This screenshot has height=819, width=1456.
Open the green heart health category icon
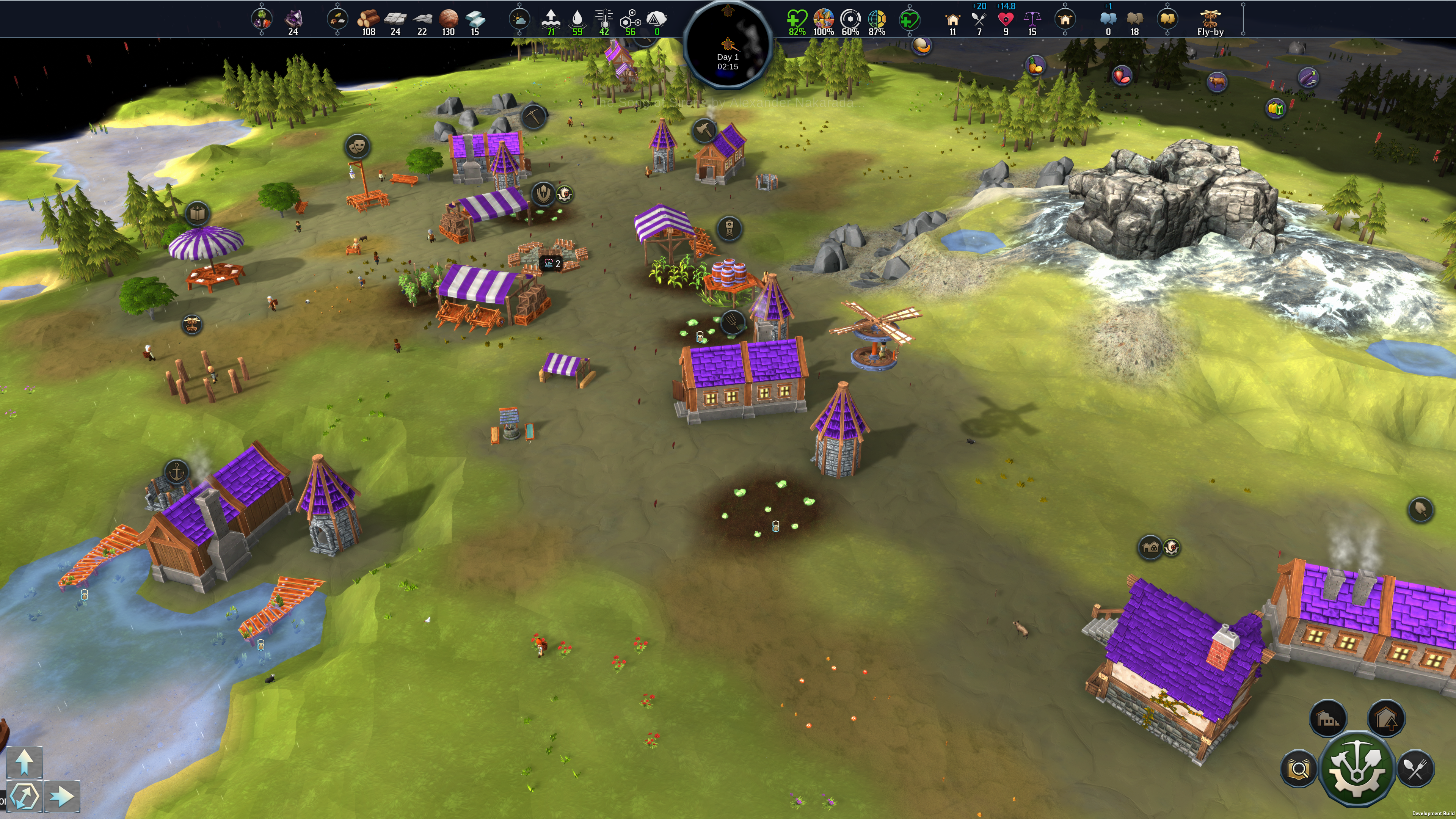coord(909,19)
